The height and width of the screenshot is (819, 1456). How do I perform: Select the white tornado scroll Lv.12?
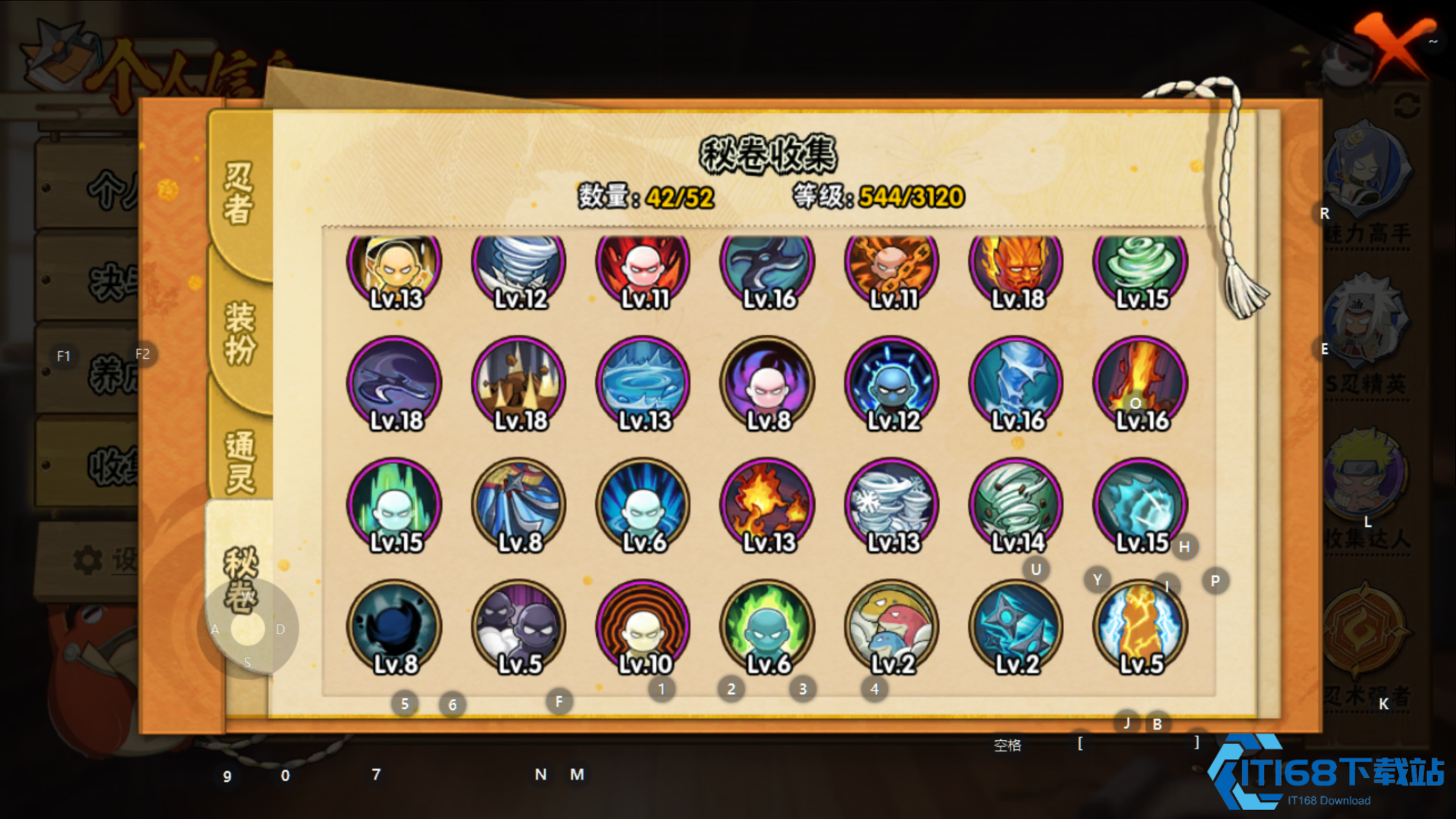click(519, 265)
